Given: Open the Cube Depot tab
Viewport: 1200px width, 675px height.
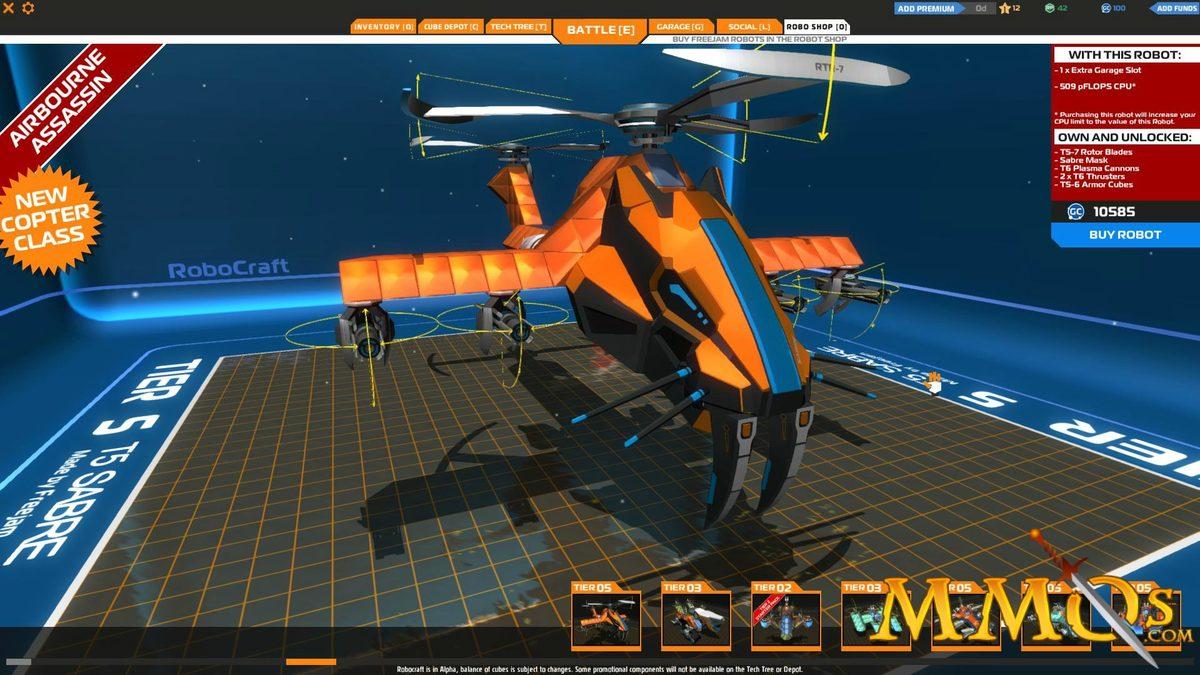Looking at the screenshot, I should click(x=451, y=27).
